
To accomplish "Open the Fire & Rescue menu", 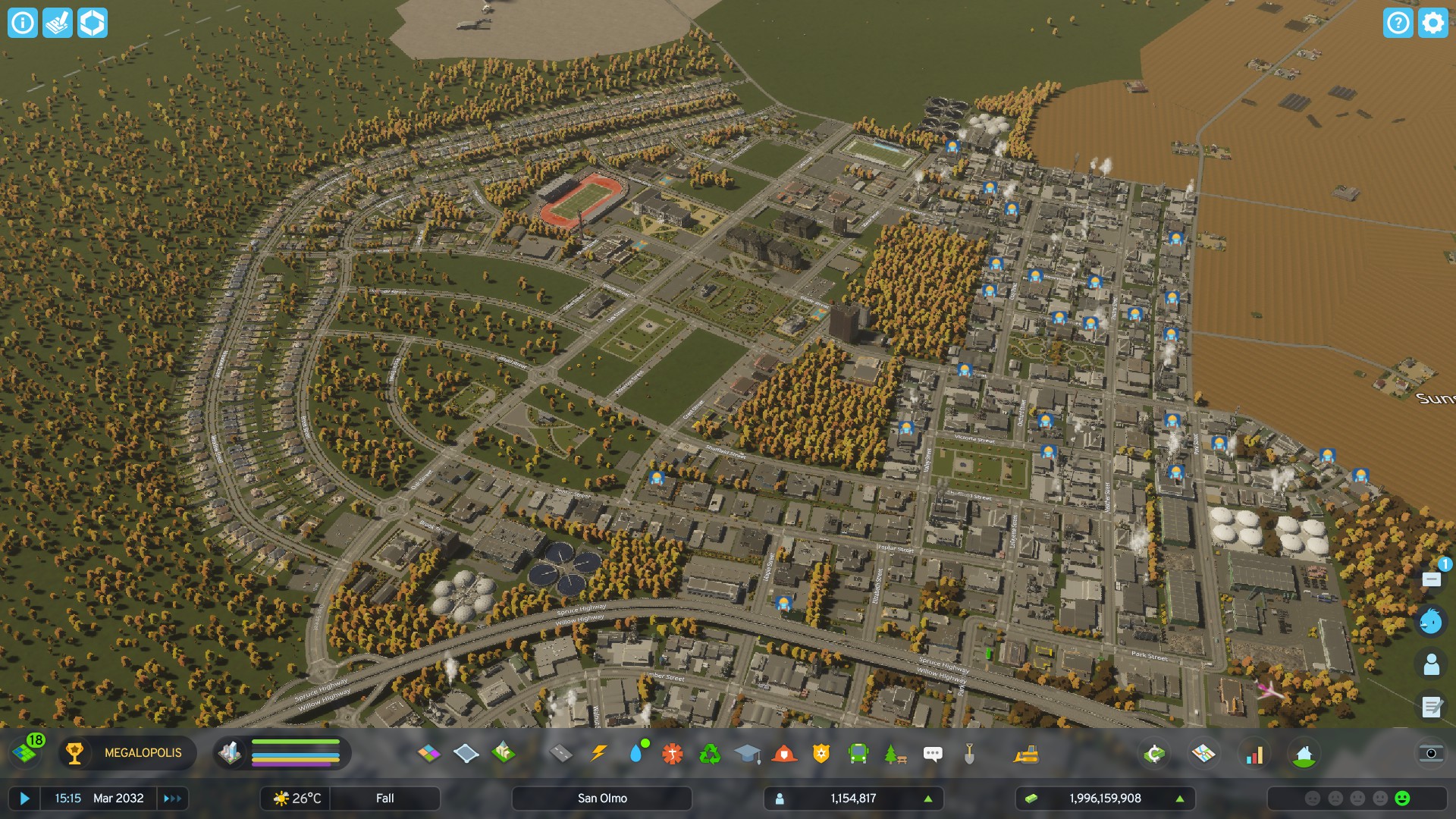I will tap(783, 754).
